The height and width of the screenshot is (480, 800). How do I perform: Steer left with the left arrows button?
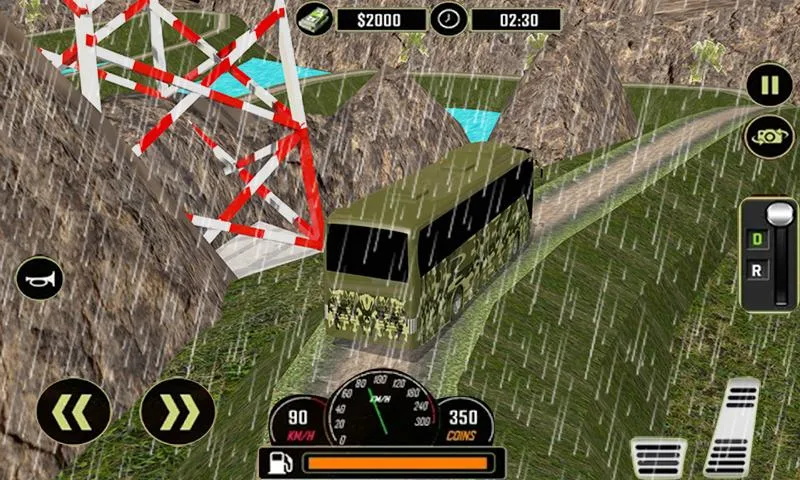tap(73, 411)
